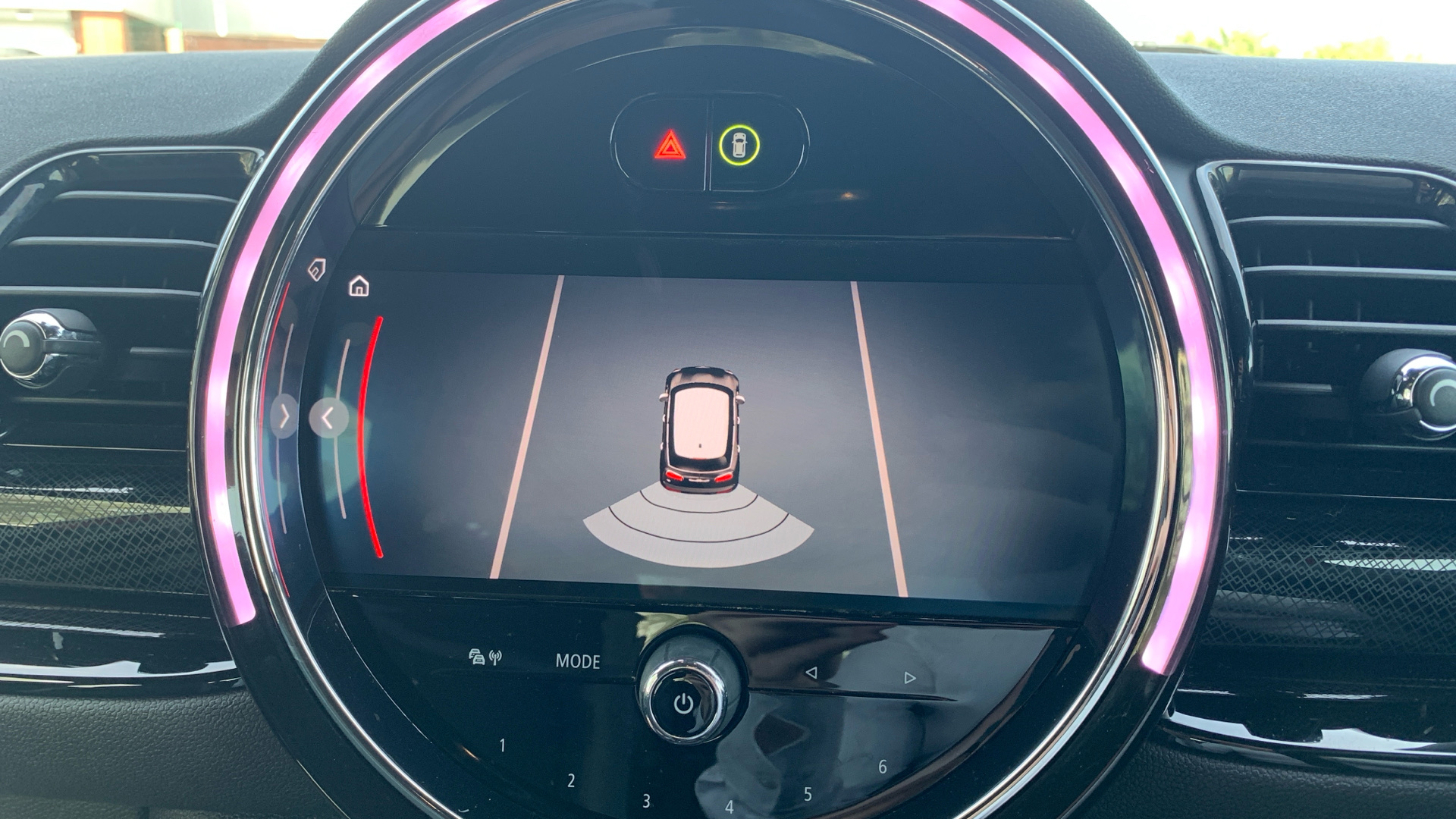This screenshot has height=819, width=1456.
Task: Tap the MODE button
Action: click(x=578, y=661)
